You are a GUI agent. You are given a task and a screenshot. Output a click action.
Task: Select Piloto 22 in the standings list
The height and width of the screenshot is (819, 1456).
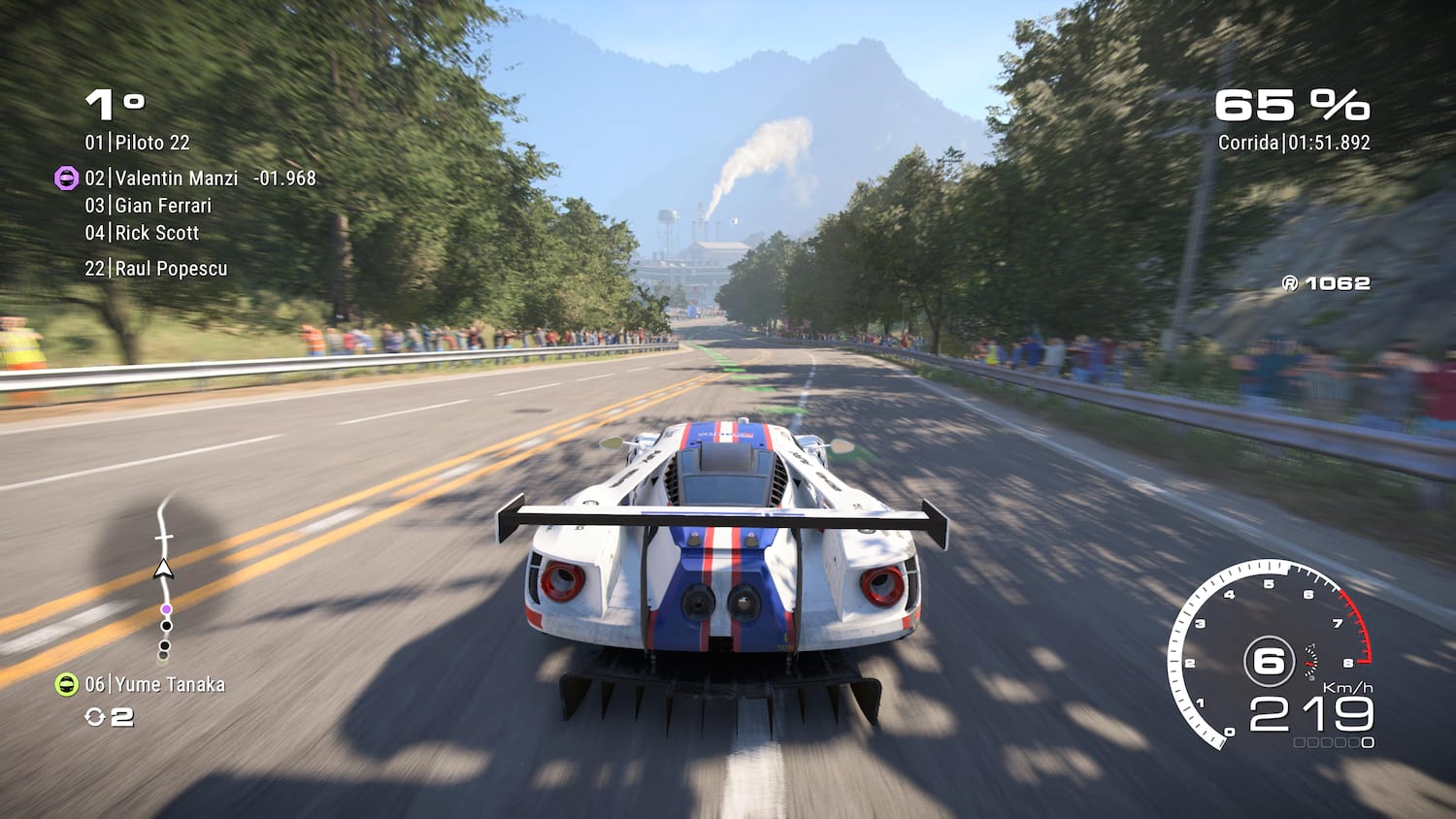click(x=137, y=143)
